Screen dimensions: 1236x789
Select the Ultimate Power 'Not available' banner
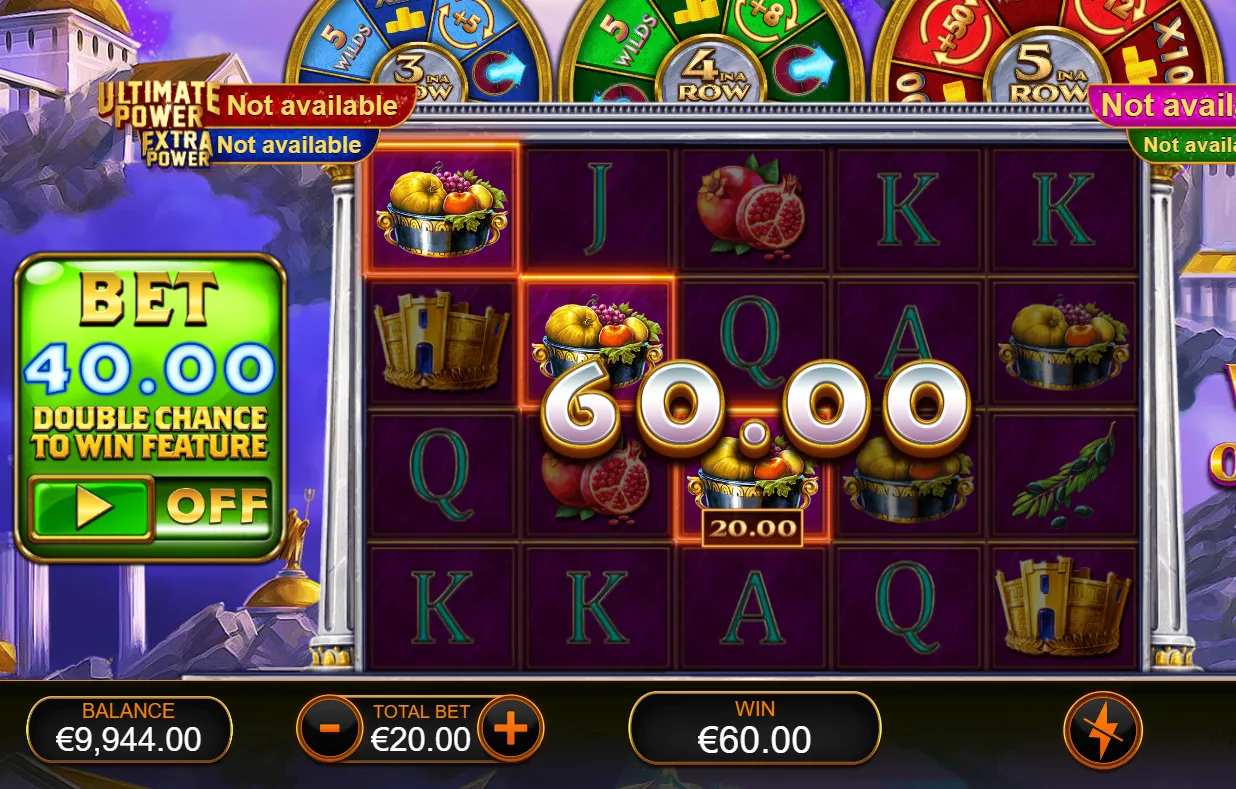312,105
